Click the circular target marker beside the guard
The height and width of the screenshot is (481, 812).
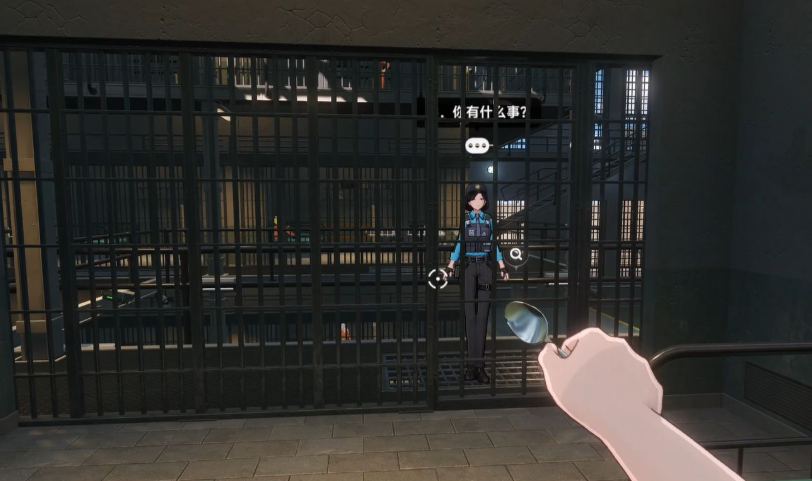pos(438,279)
